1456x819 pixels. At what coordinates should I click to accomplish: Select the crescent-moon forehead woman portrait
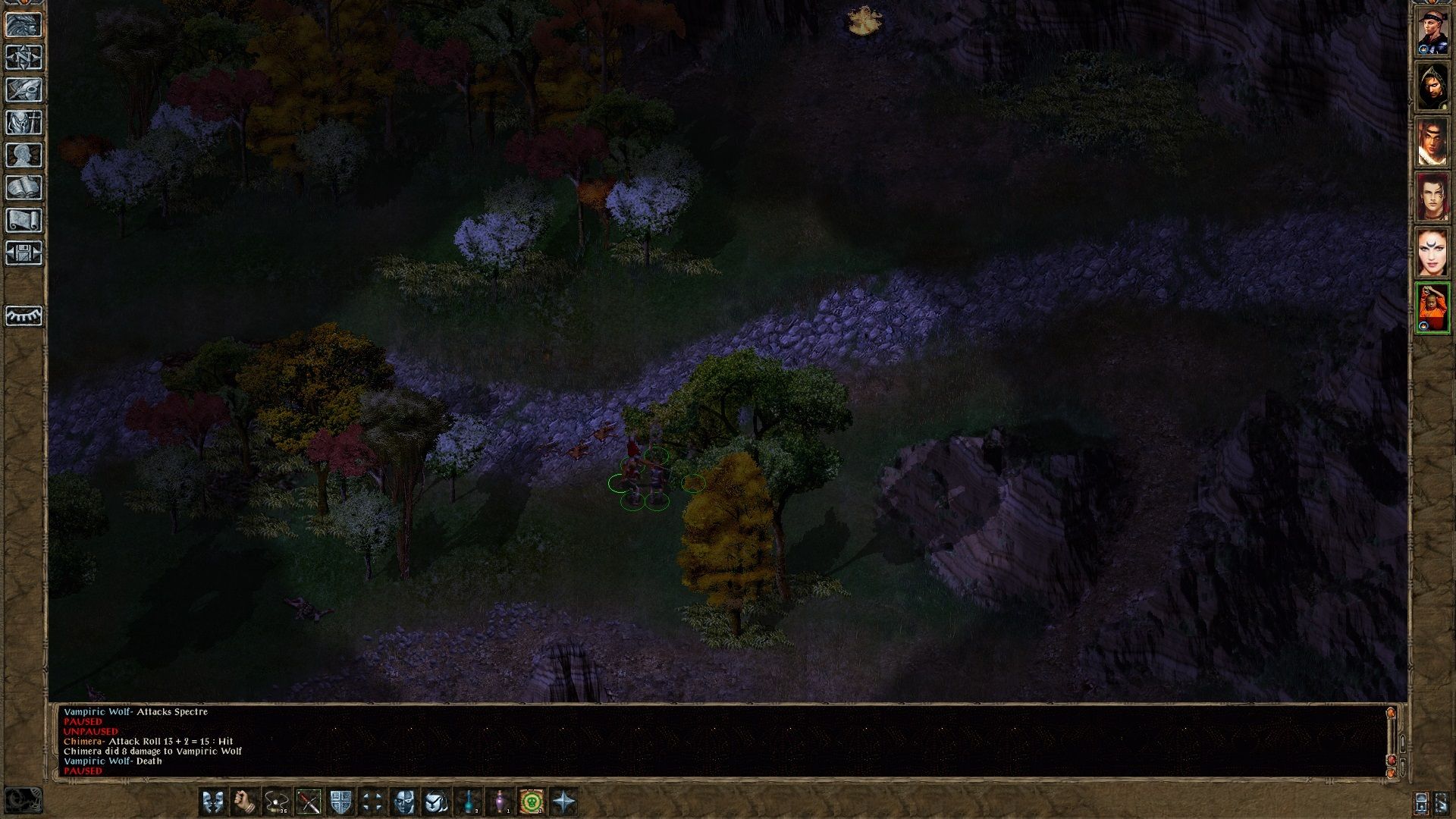coord(1432,253)
